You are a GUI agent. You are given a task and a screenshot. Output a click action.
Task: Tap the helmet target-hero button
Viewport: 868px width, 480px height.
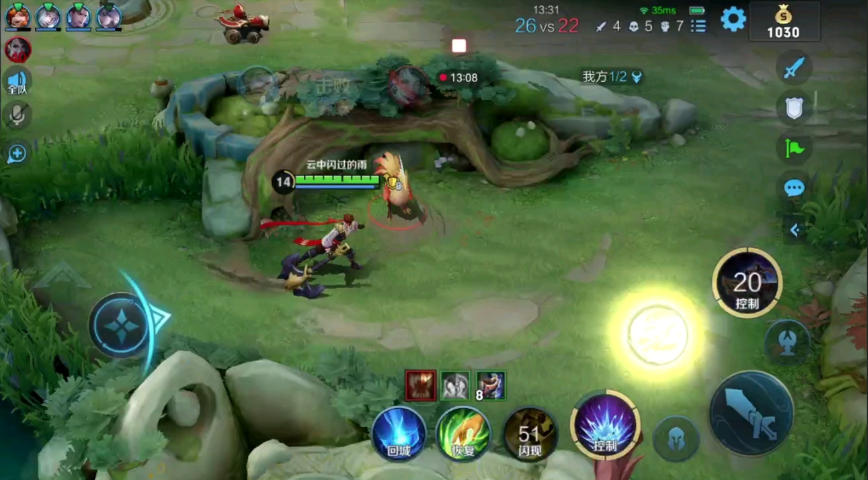pos(676,438)
